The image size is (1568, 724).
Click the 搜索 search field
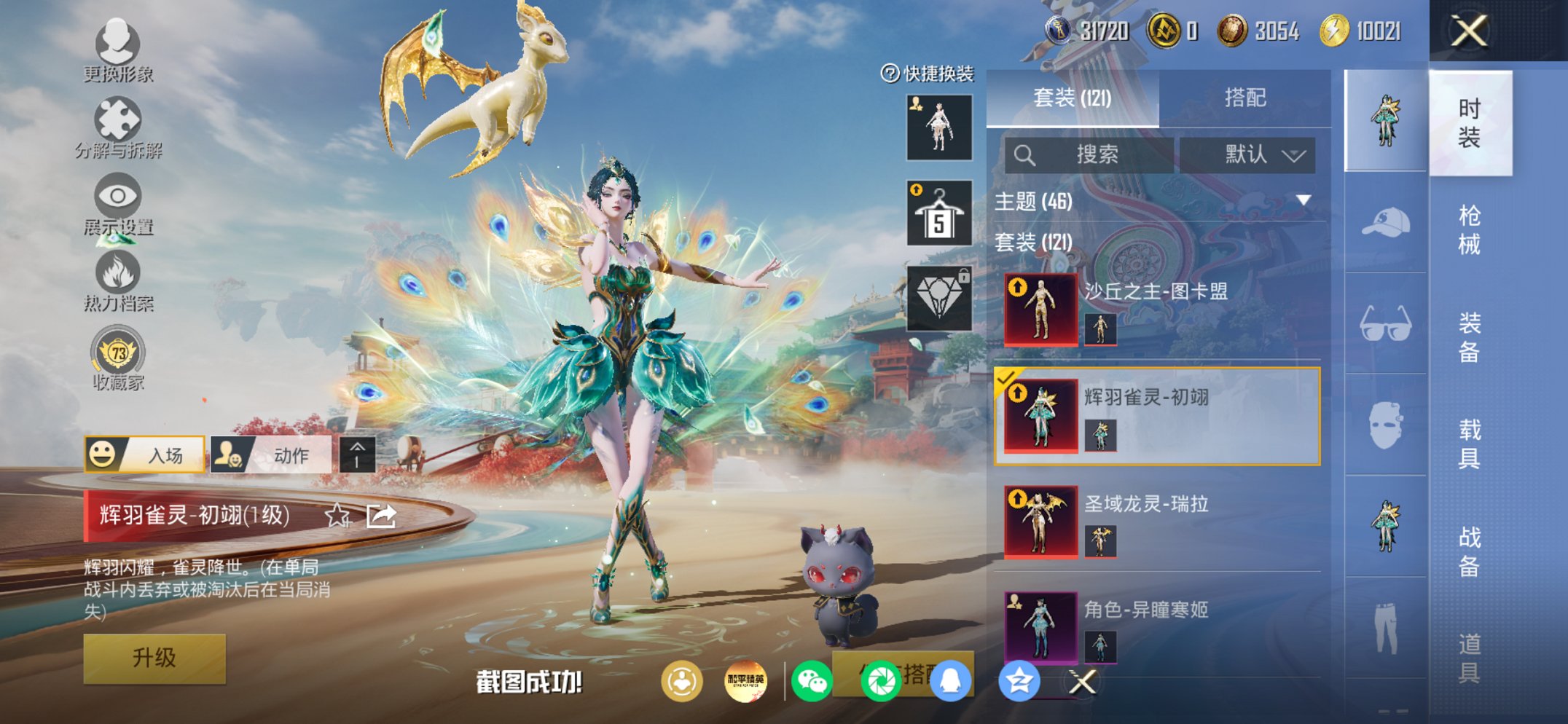tap(1089, 154)
